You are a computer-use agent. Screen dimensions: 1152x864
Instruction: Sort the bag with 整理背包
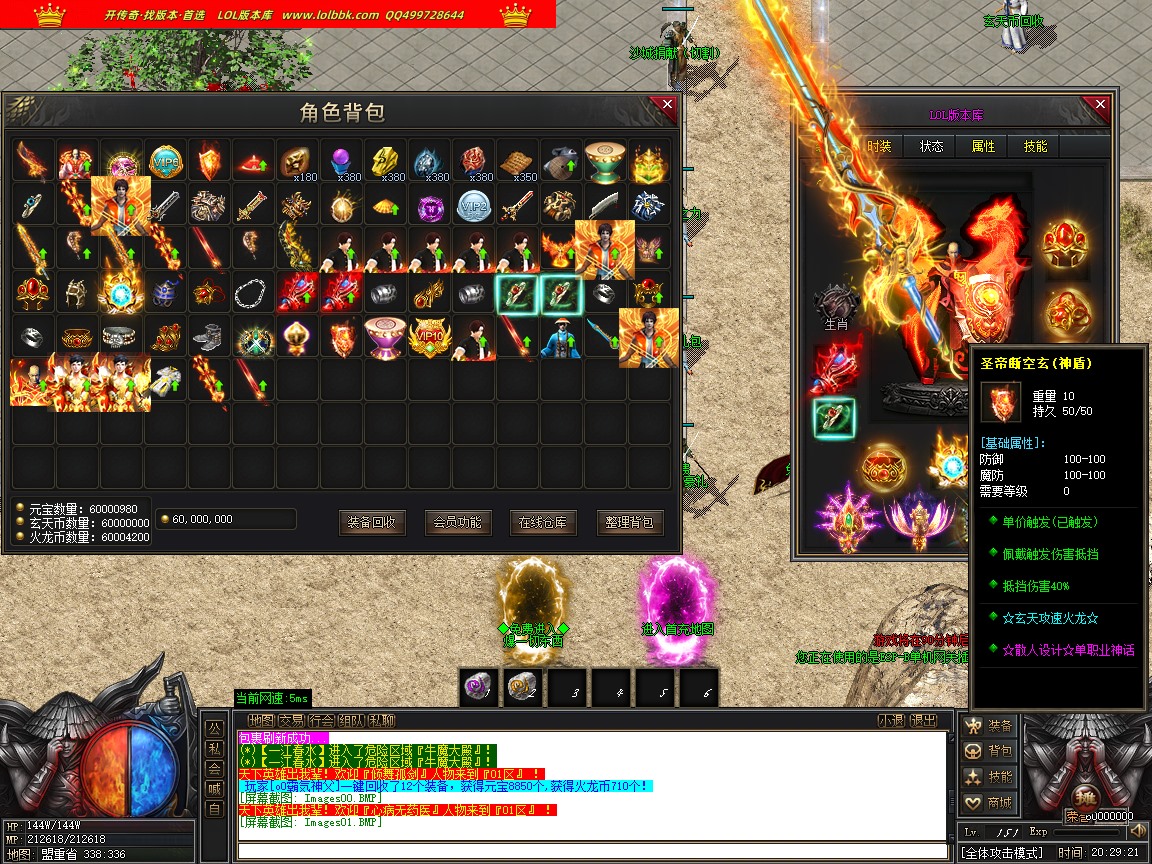pyautogui.click(x=630, y=522)
